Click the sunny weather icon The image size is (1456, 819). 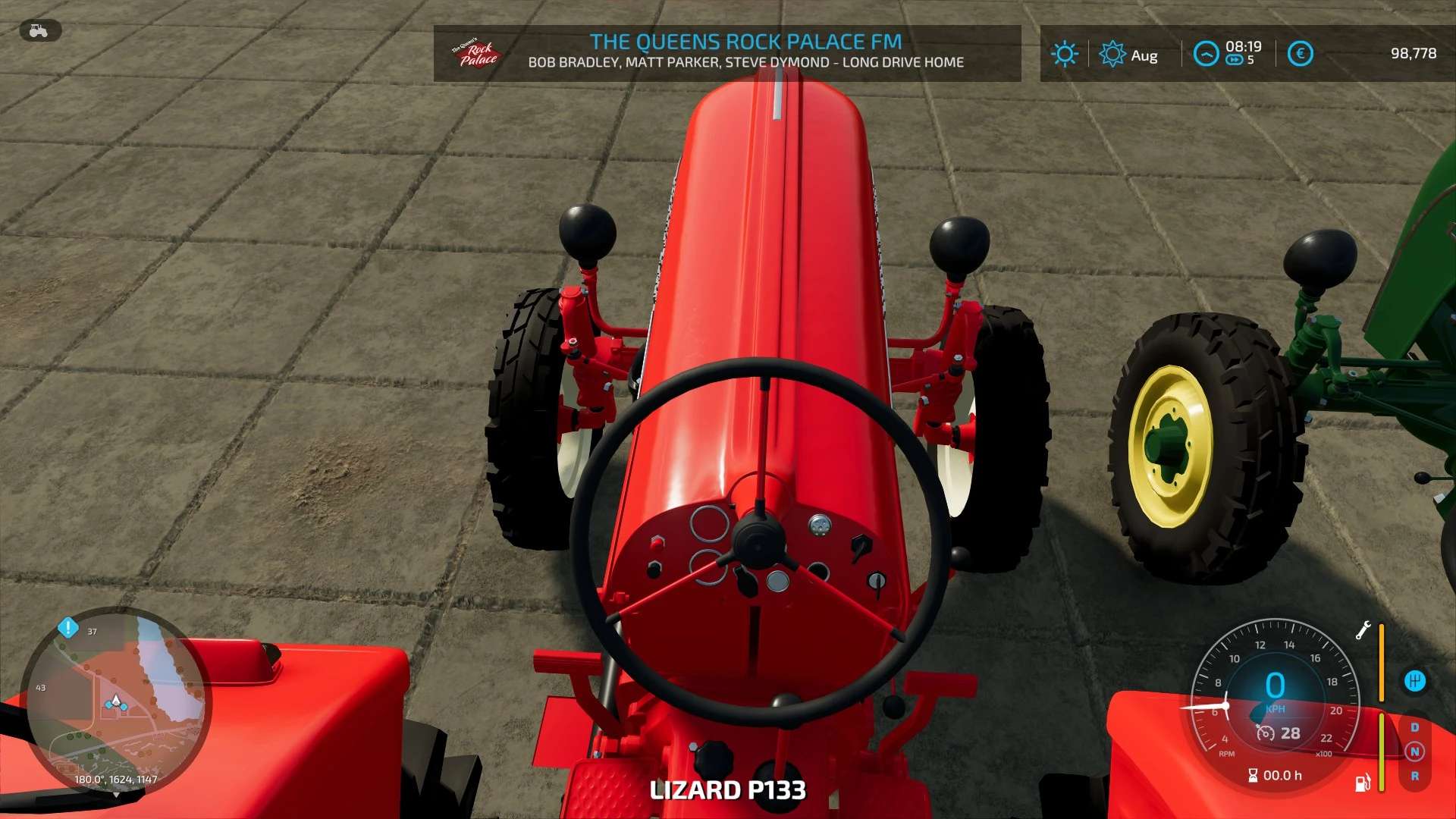click(1064, 54)
